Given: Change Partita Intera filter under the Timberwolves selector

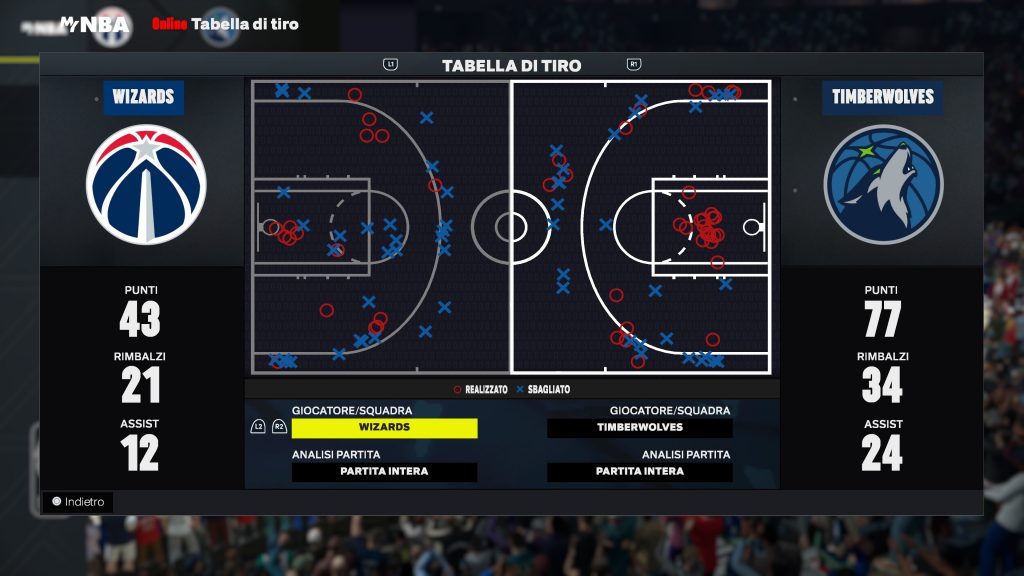Looking at the screenshot, I should 640,471.
